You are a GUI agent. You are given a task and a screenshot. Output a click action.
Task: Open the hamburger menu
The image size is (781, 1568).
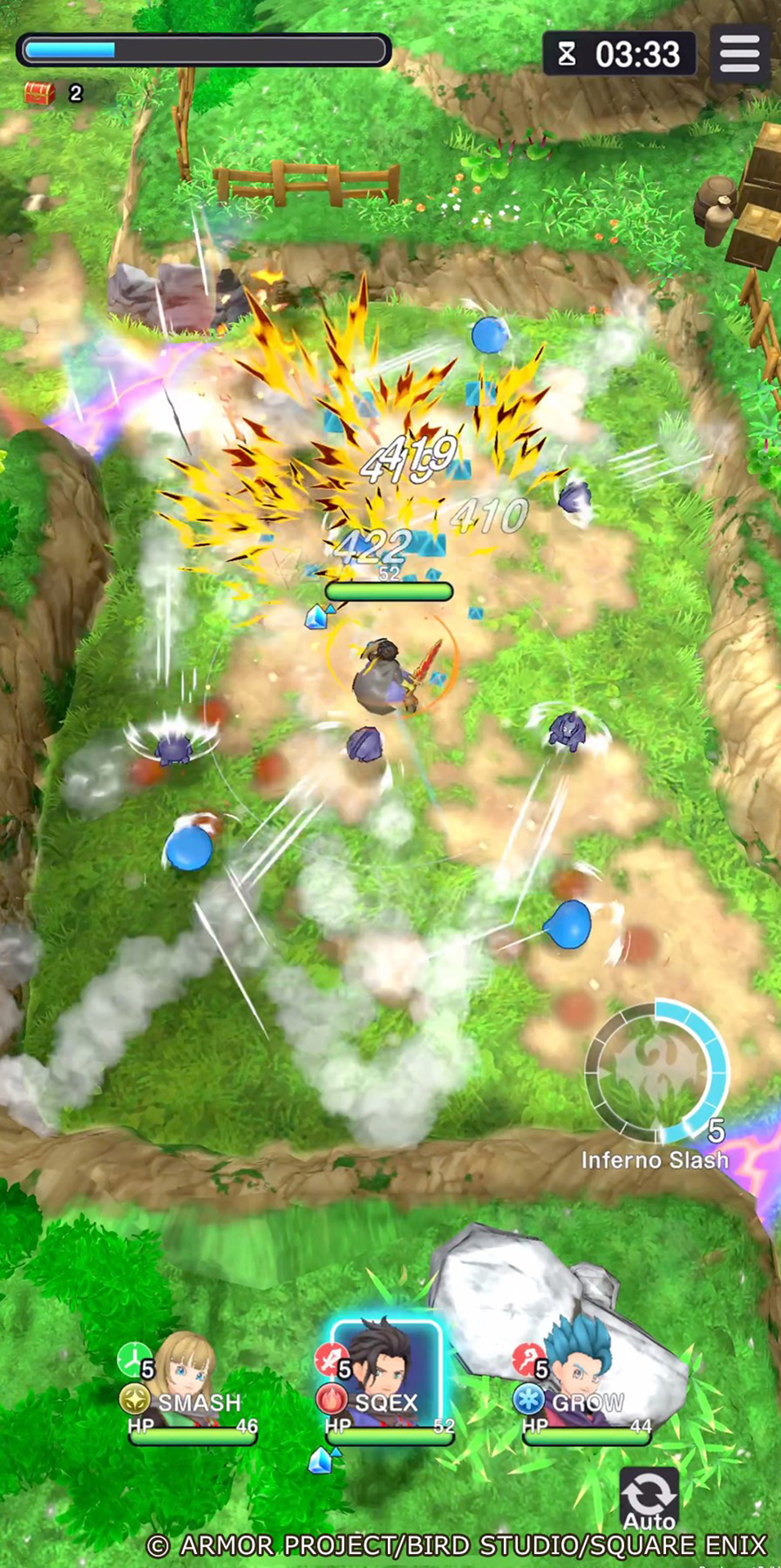(x=739, y=54)
